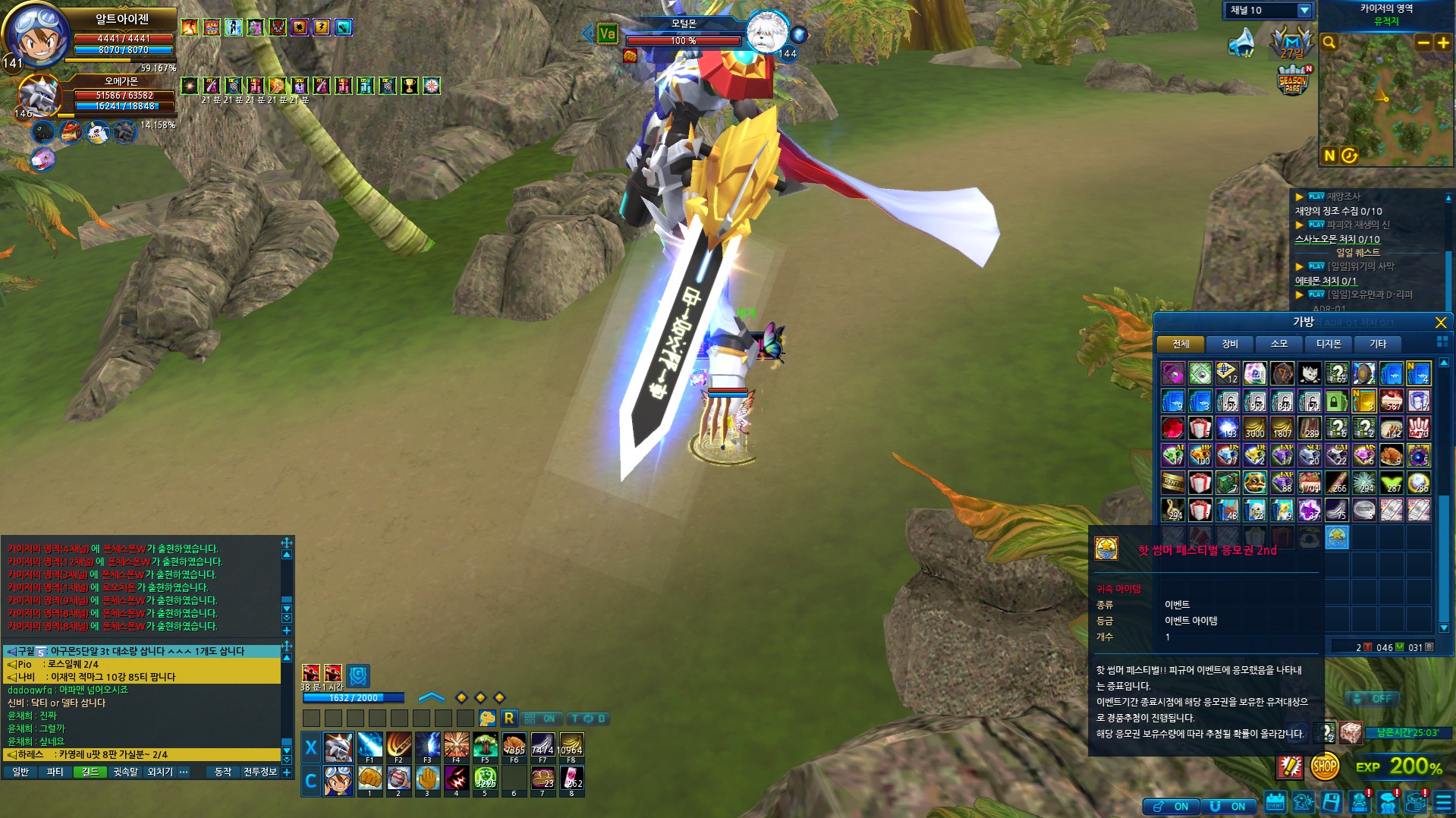Click the red gem inventory item

point(1172,428)
